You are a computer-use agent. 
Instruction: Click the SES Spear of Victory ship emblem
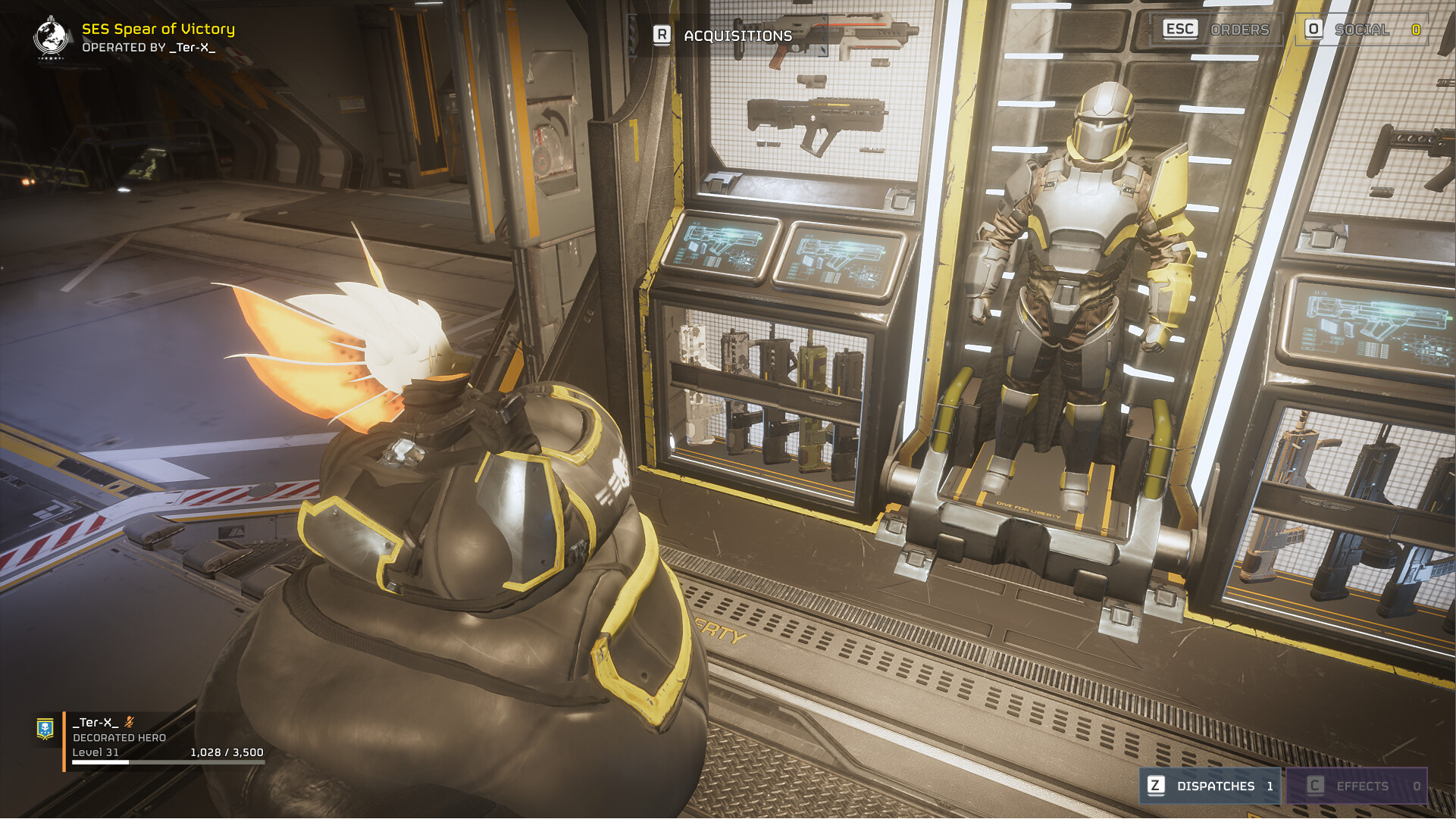[x=51, y=36]
